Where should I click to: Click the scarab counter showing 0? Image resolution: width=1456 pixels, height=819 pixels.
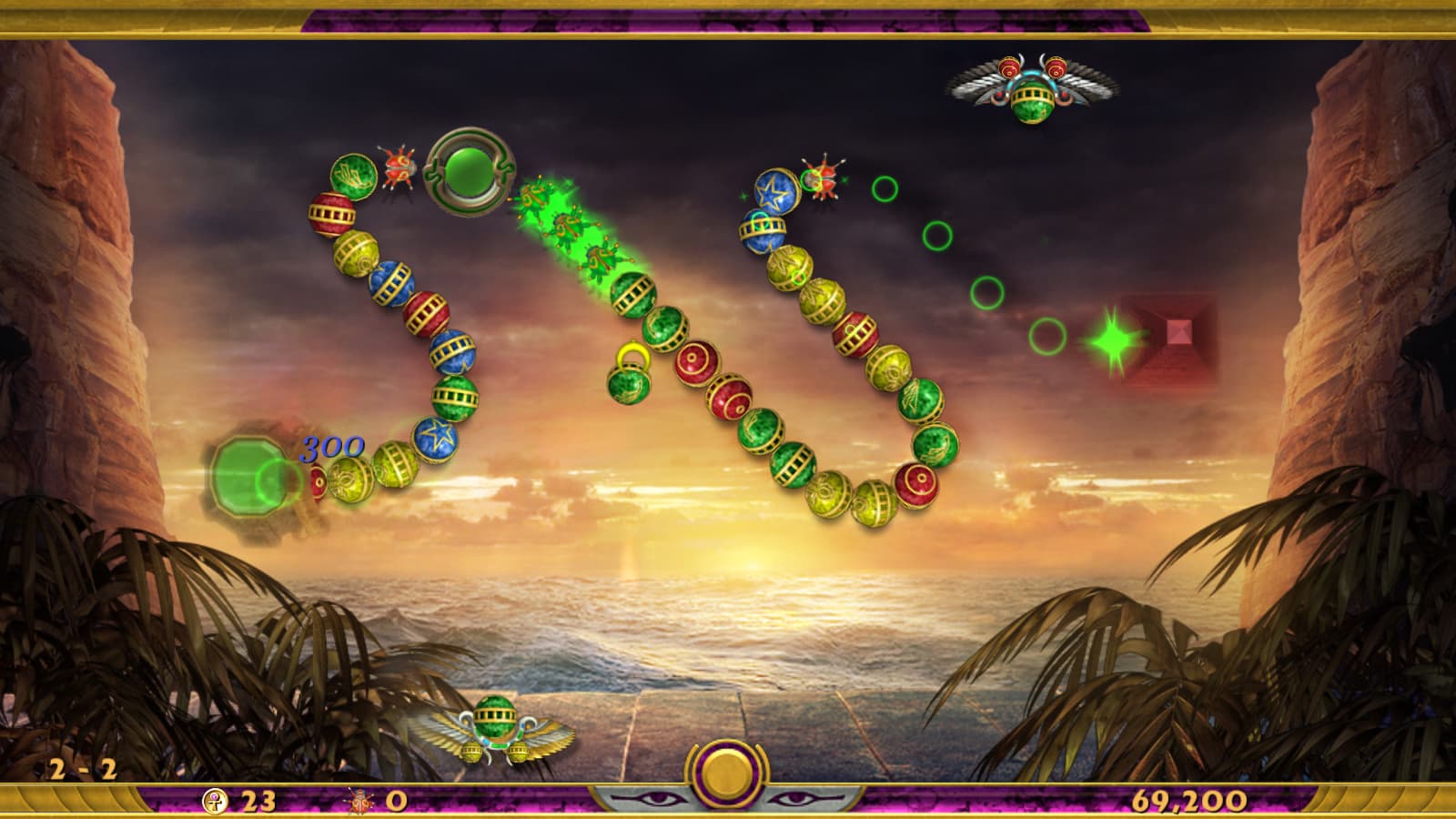[378, 801]
